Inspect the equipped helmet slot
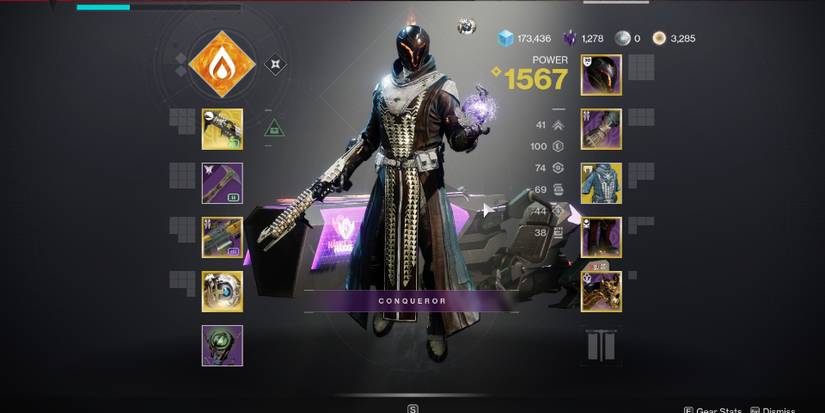The image size is (825, 413). (x=601, y=75)
